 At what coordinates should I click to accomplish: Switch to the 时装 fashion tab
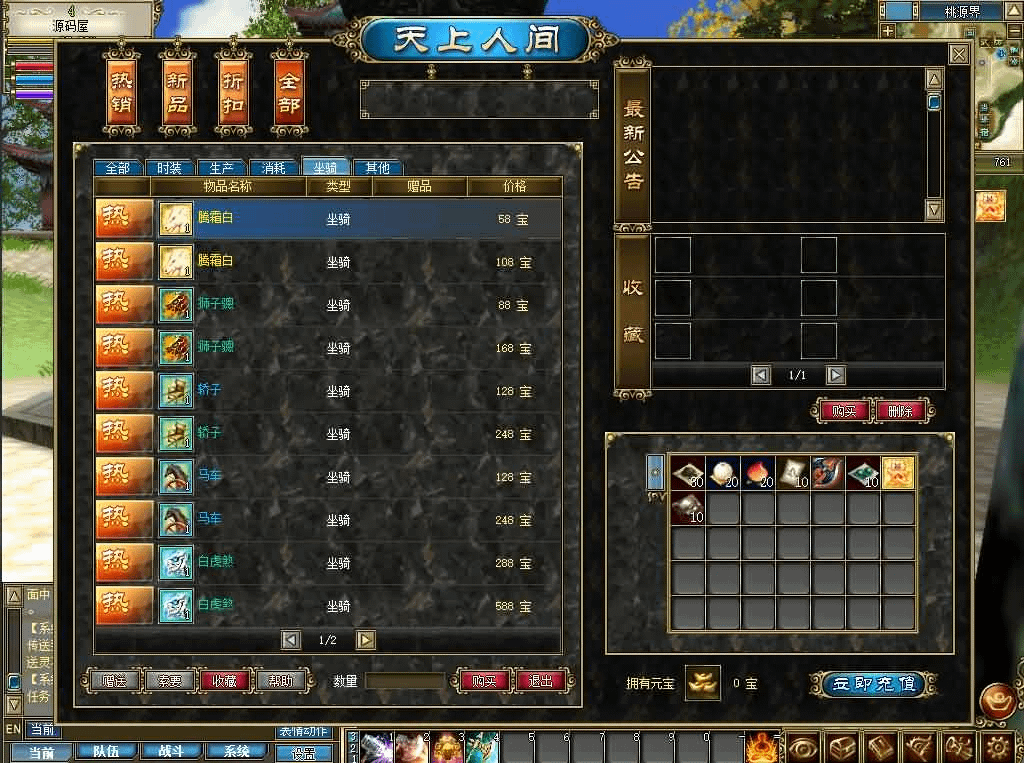(169, 168)
